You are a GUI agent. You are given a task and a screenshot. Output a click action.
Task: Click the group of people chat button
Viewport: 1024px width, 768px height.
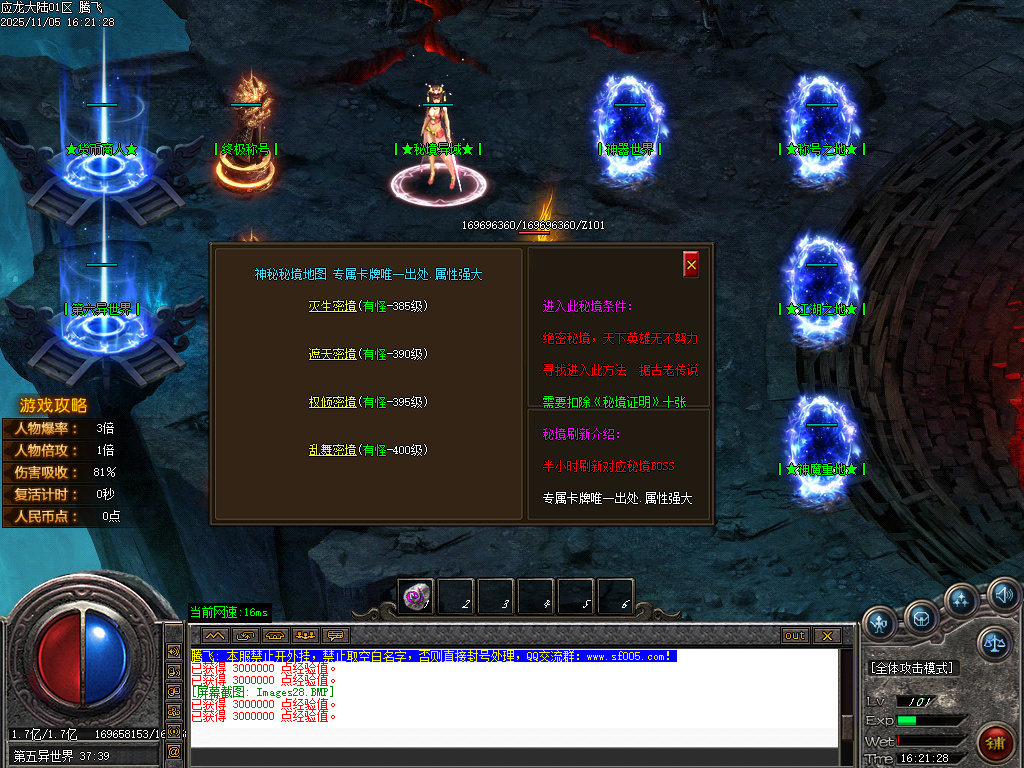(305, 636)
